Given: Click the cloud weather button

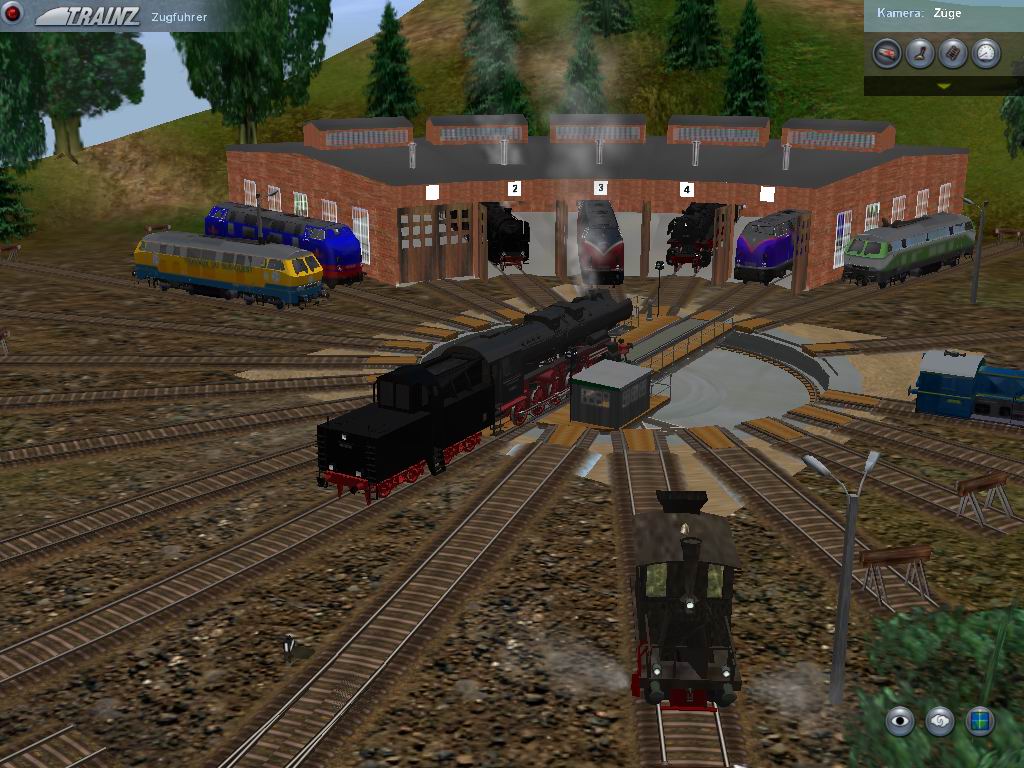Looking at the screenshot, I should pyautogui.click(x=939, y=720).
